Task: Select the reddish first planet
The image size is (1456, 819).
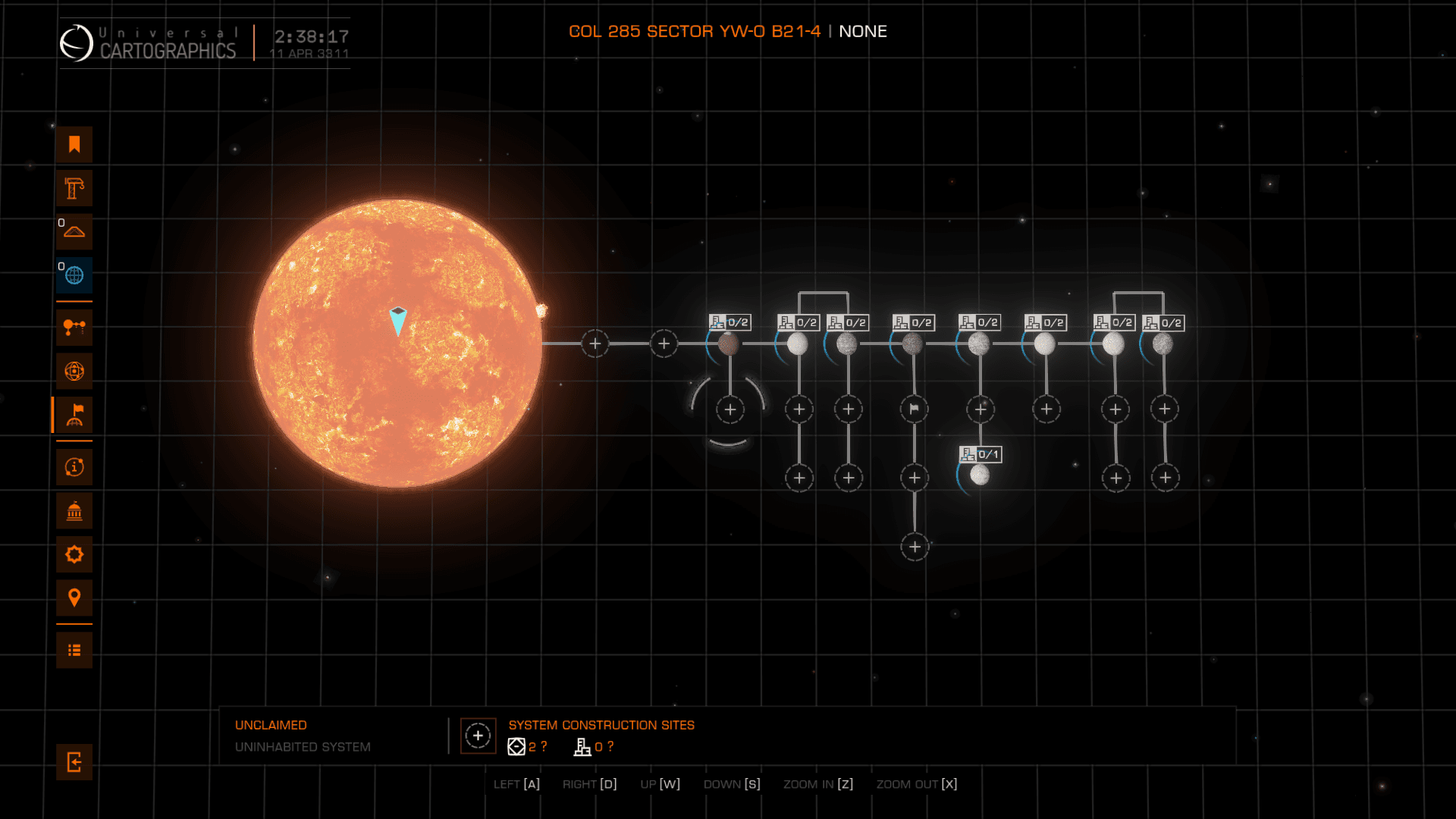Action: coord(729,344)
